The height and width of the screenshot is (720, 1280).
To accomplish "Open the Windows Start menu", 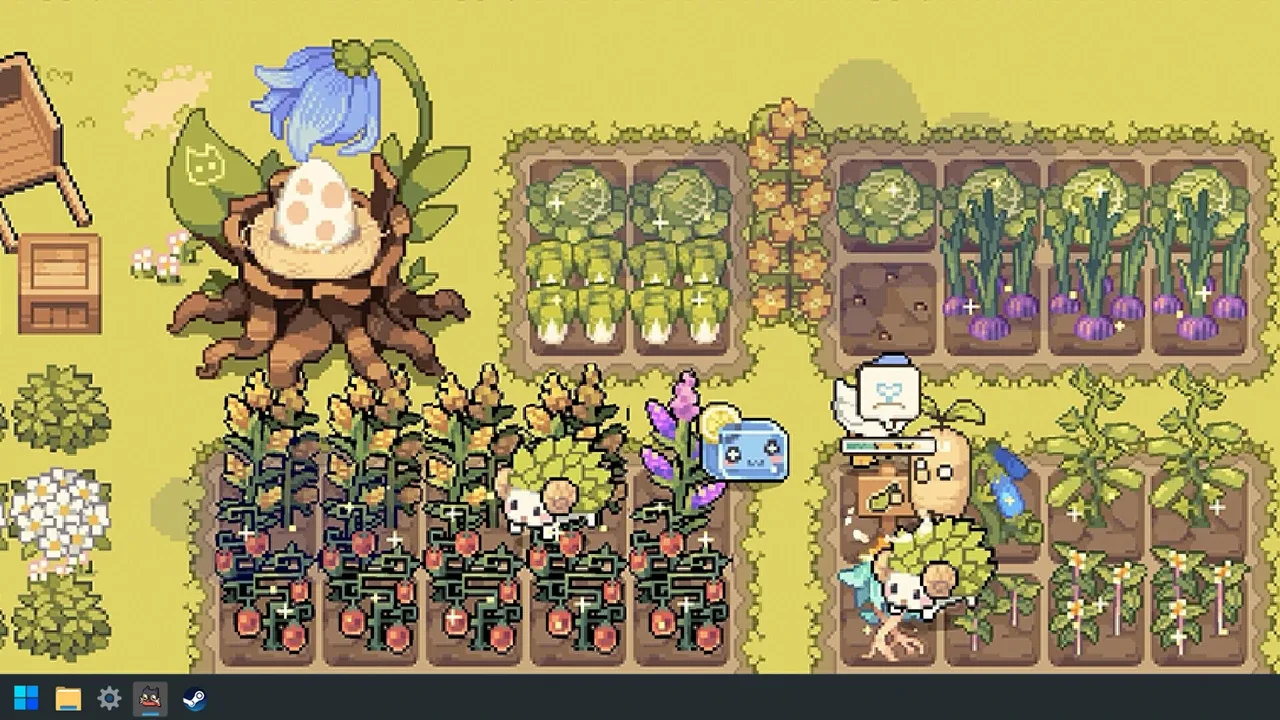I will 24,698.
